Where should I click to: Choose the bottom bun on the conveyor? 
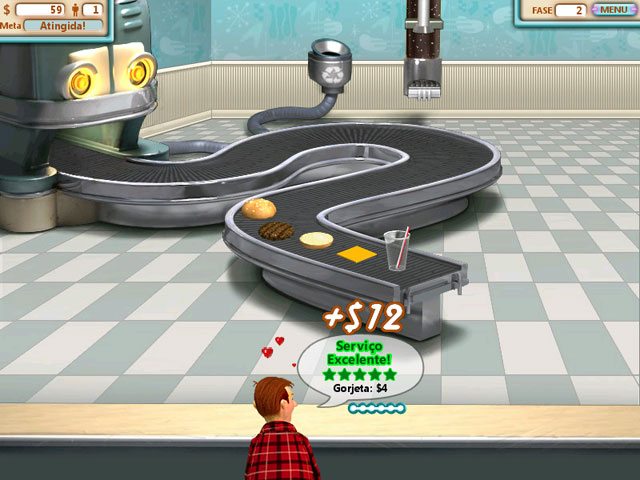(316, 240)
